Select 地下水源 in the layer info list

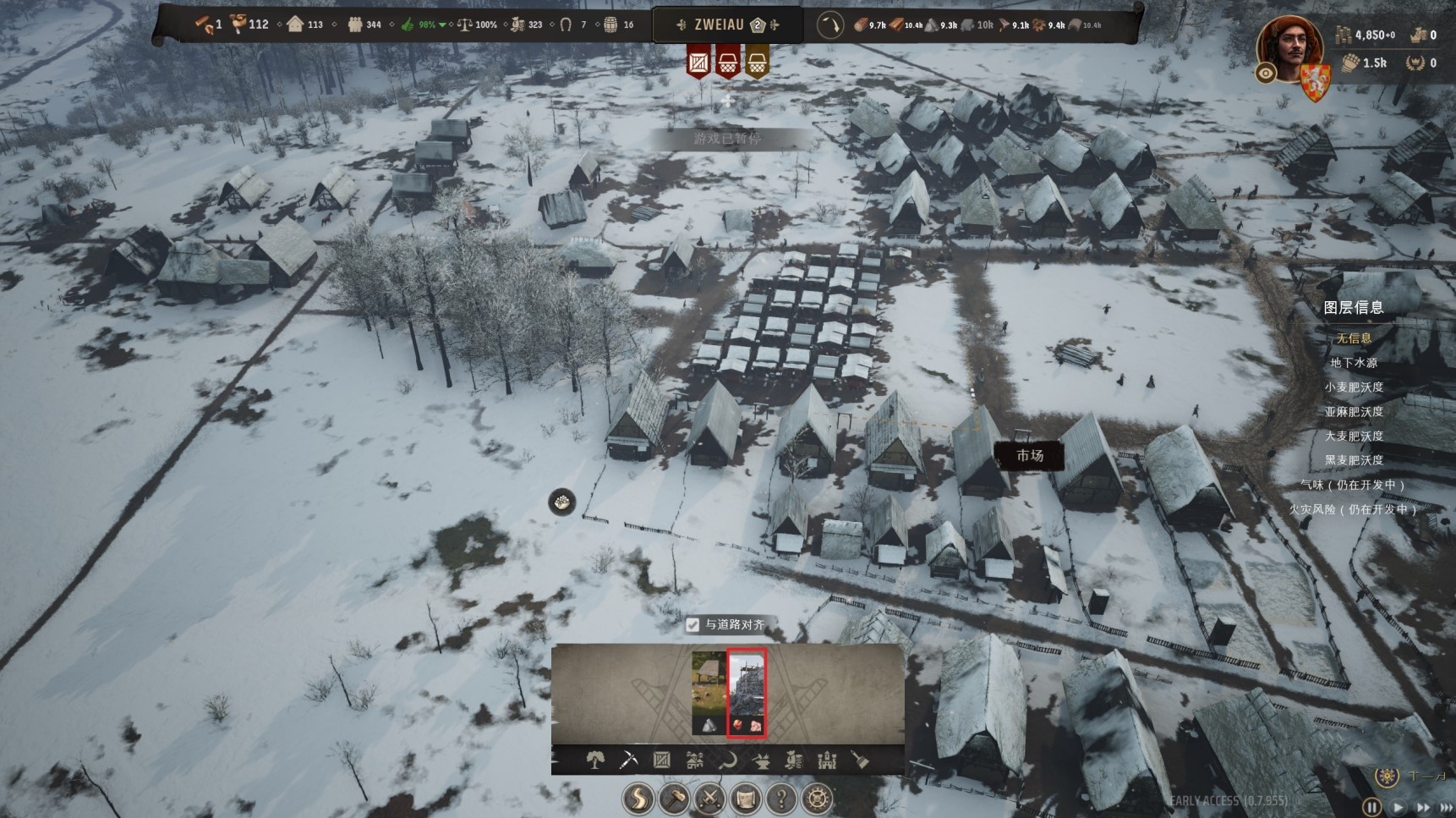[1354, 363]
